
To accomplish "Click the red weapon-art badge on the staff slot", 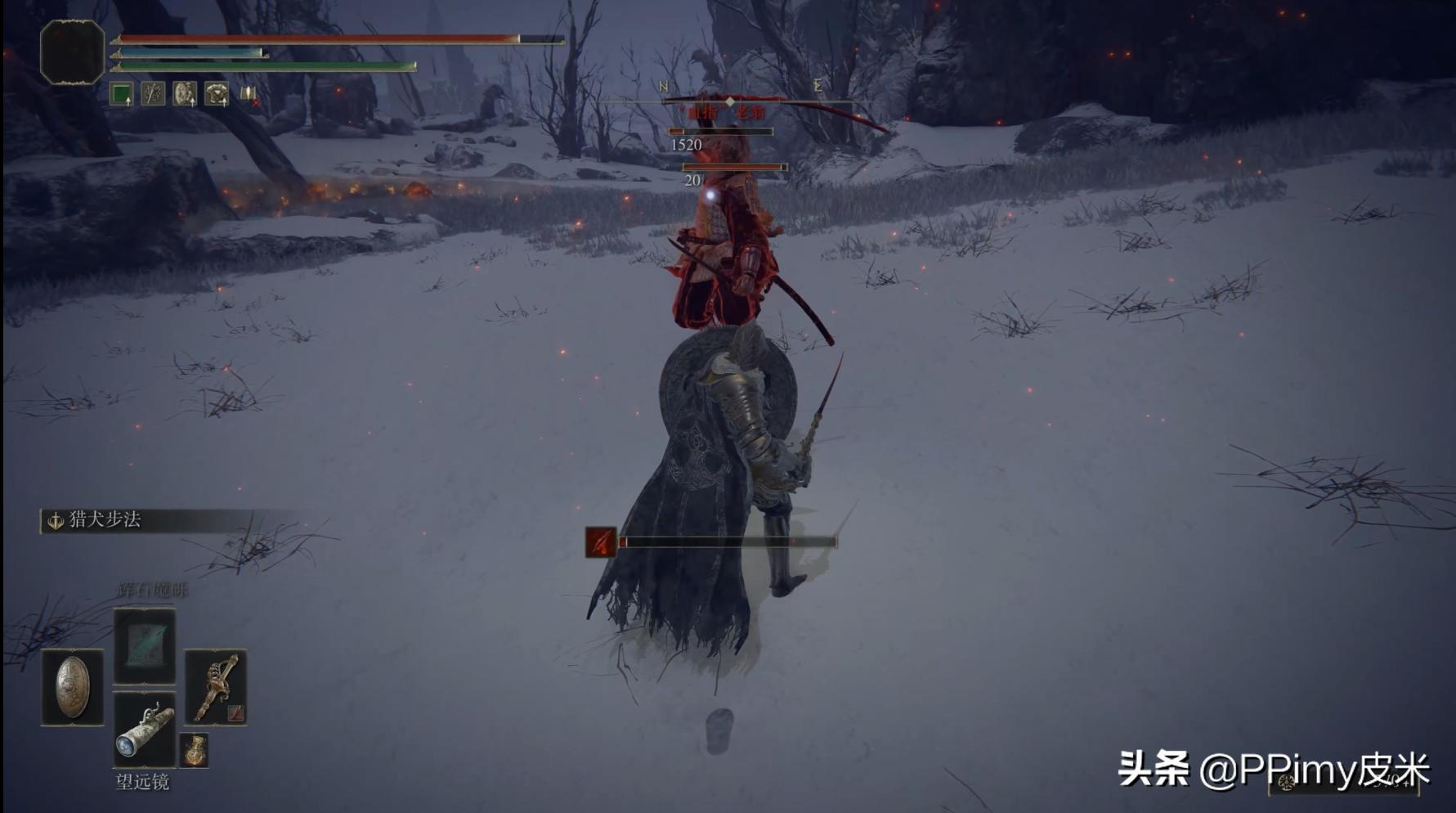I will click(236, 712).
